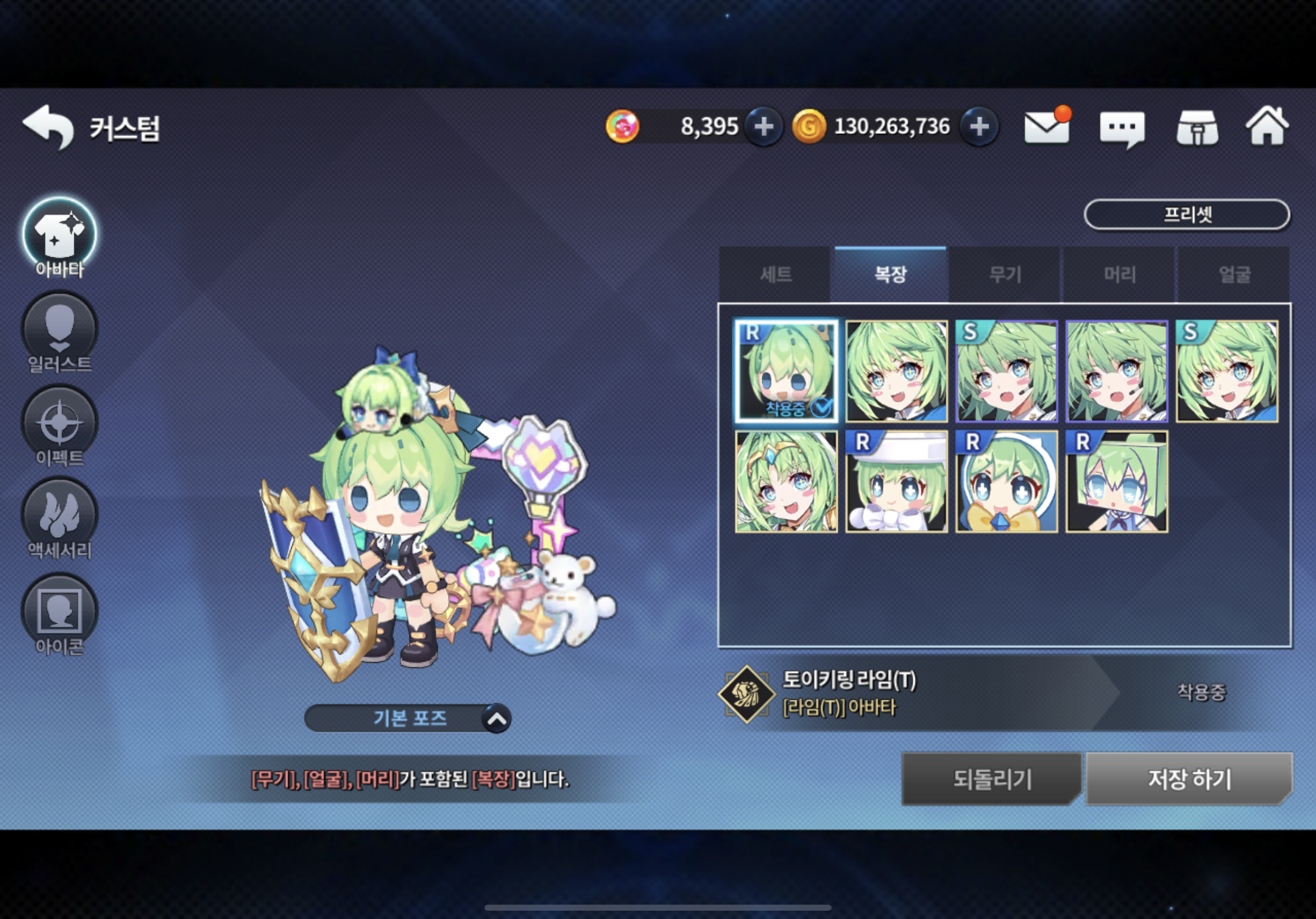Image resolution: width=1316 pixels, height=919 pixels.
Task: Switch to the 무기 tab
Action: [x=1005, y=275]
